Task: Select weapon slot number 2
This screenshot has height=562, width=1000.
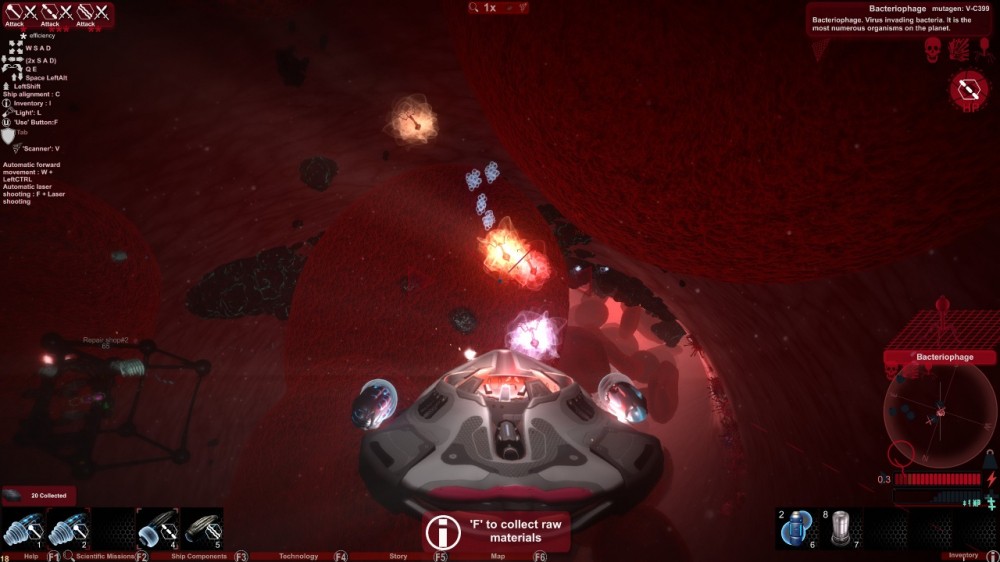Action: tap(68, 528)
